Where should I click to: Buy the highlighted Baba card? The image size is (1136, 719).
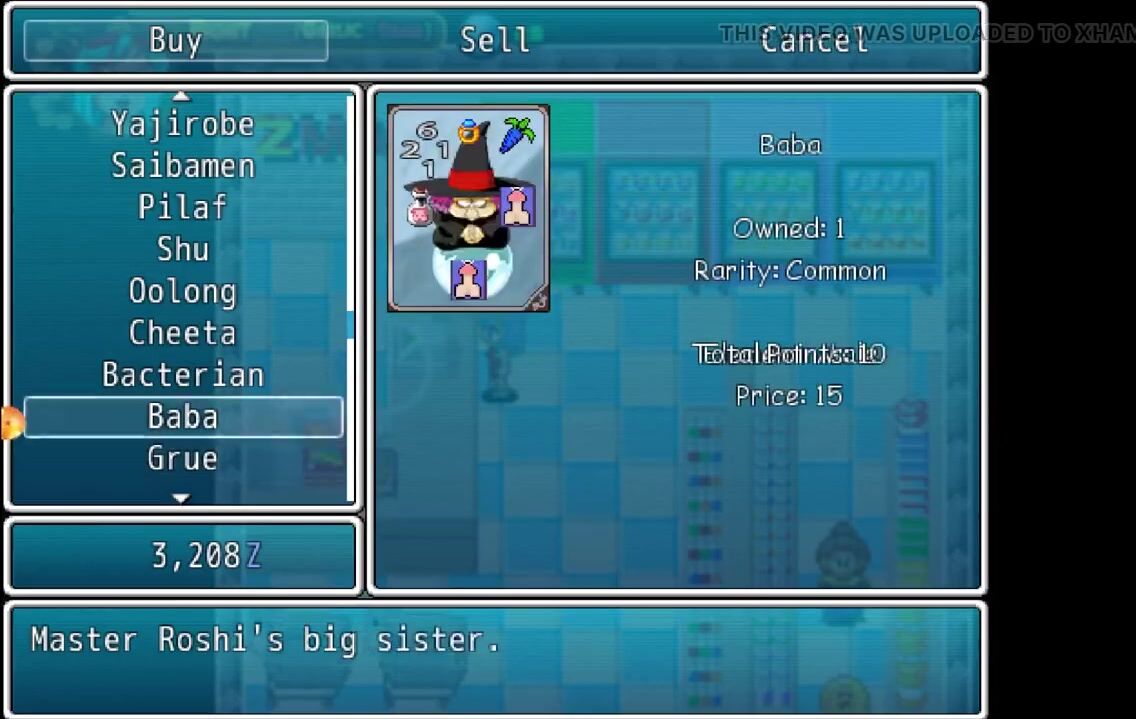coord(182,417)
